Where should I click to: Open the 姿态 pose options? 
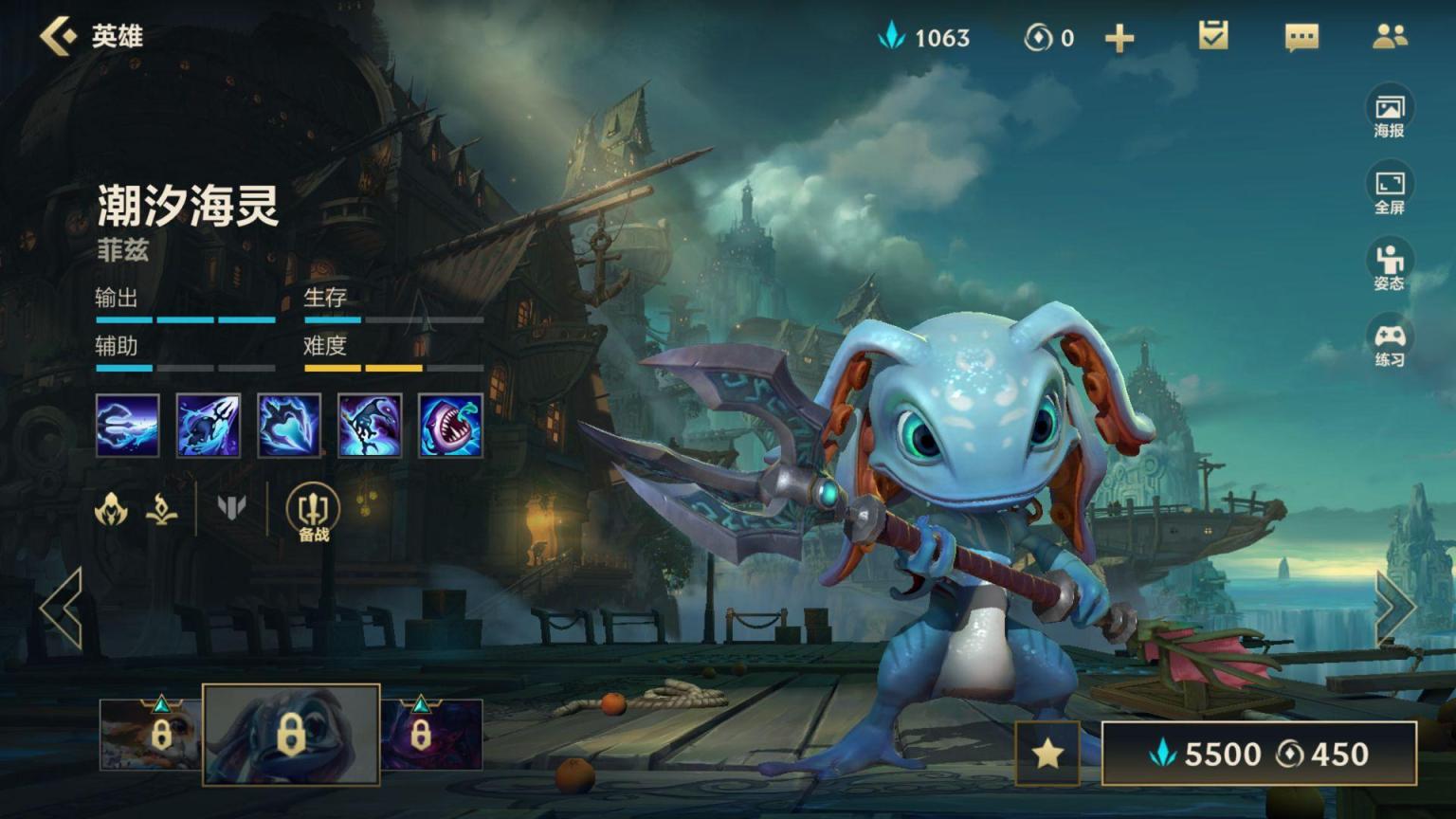tap(1390, 266)
